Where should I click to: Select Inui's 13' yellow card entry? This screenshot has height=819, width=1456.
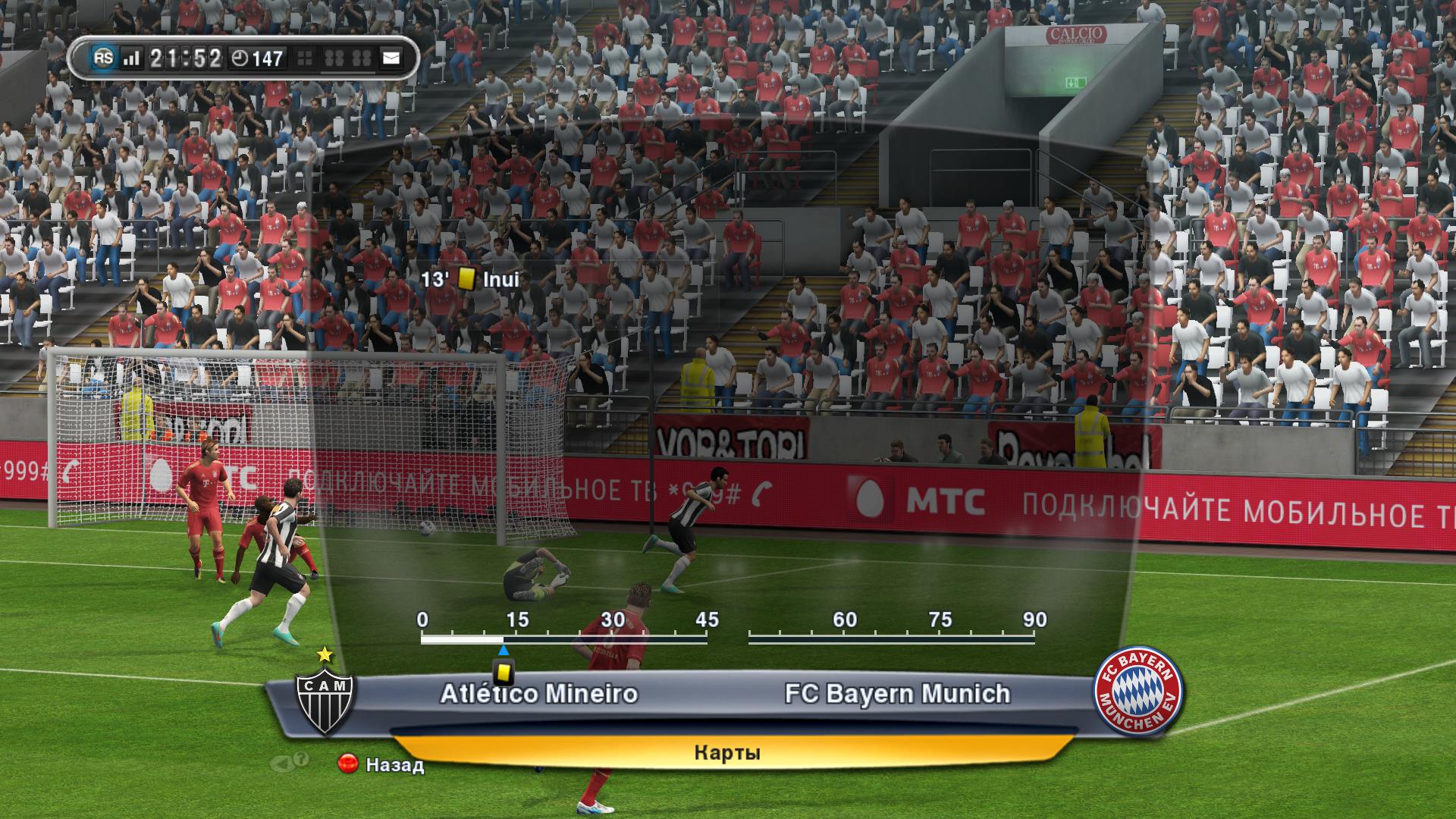click(x=471, y=279)
